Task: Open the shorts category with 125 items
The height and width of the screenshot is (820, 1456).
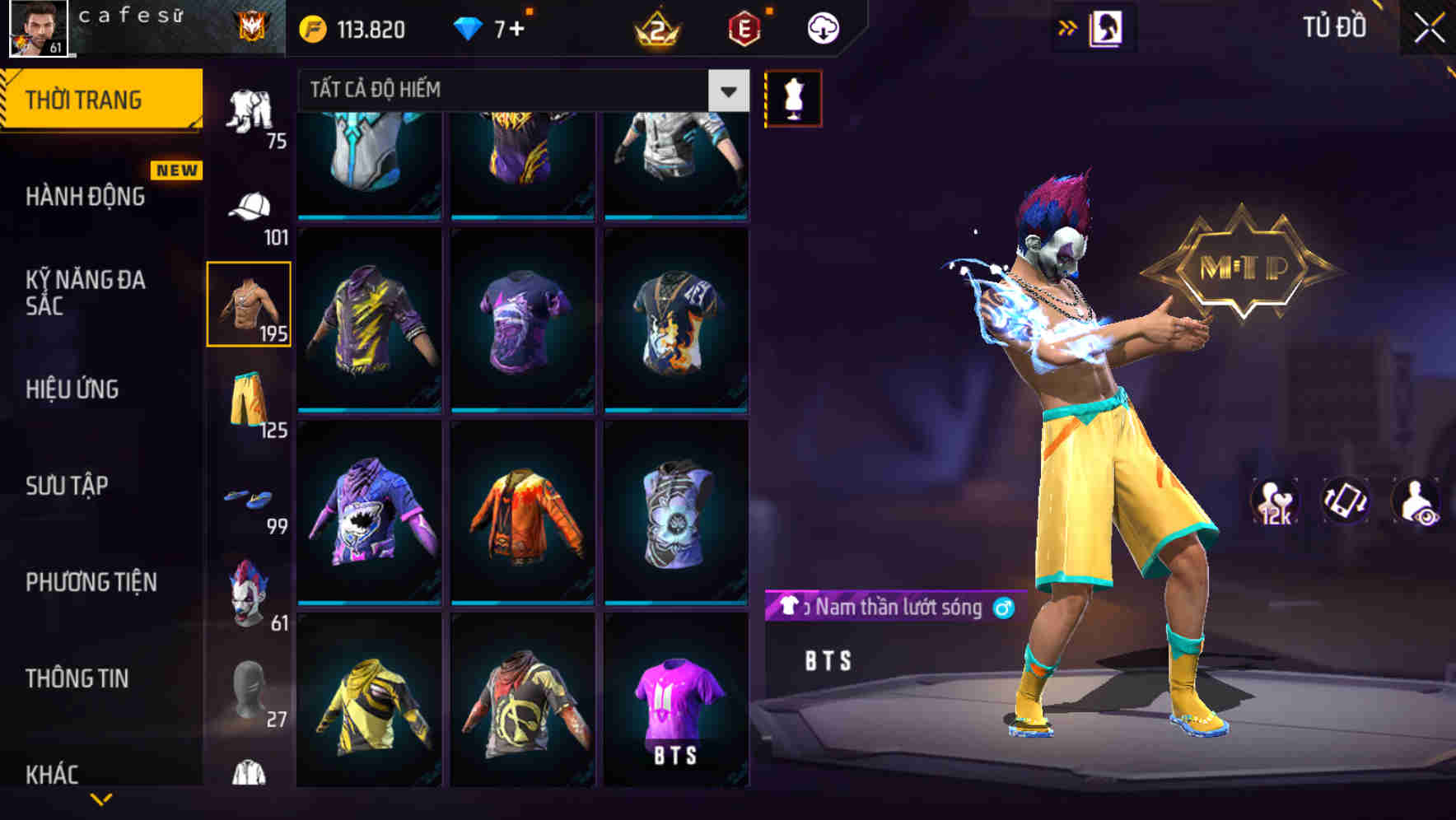Action: click(249, 401)
